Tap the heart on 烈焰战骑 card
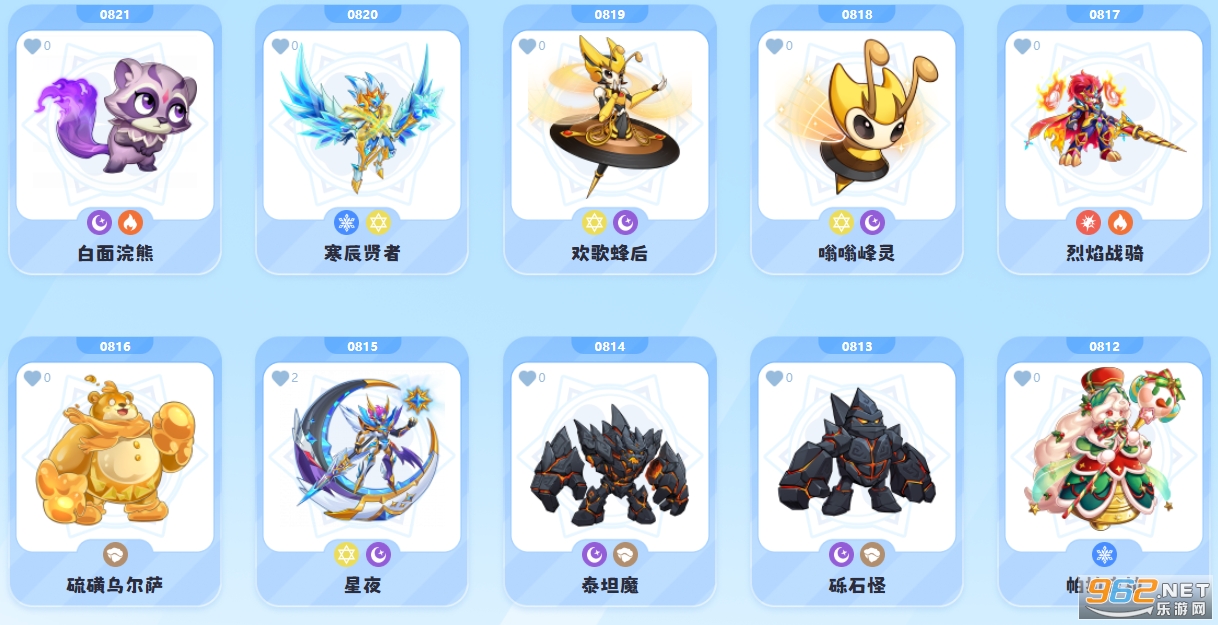1218x625 pixels. click(x=1021, y=46)
